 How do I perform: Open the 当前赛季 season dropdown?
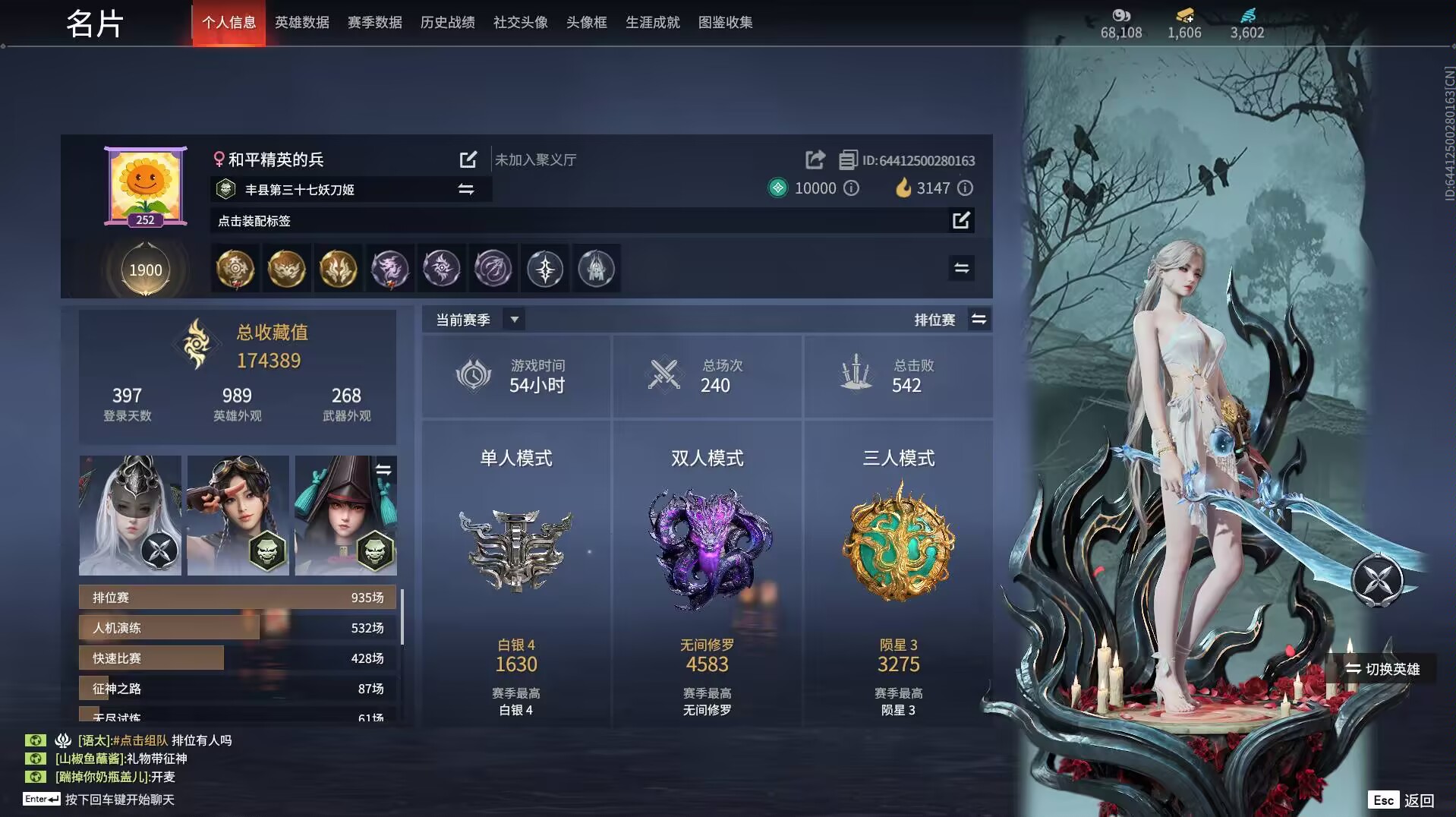point(514,320)
